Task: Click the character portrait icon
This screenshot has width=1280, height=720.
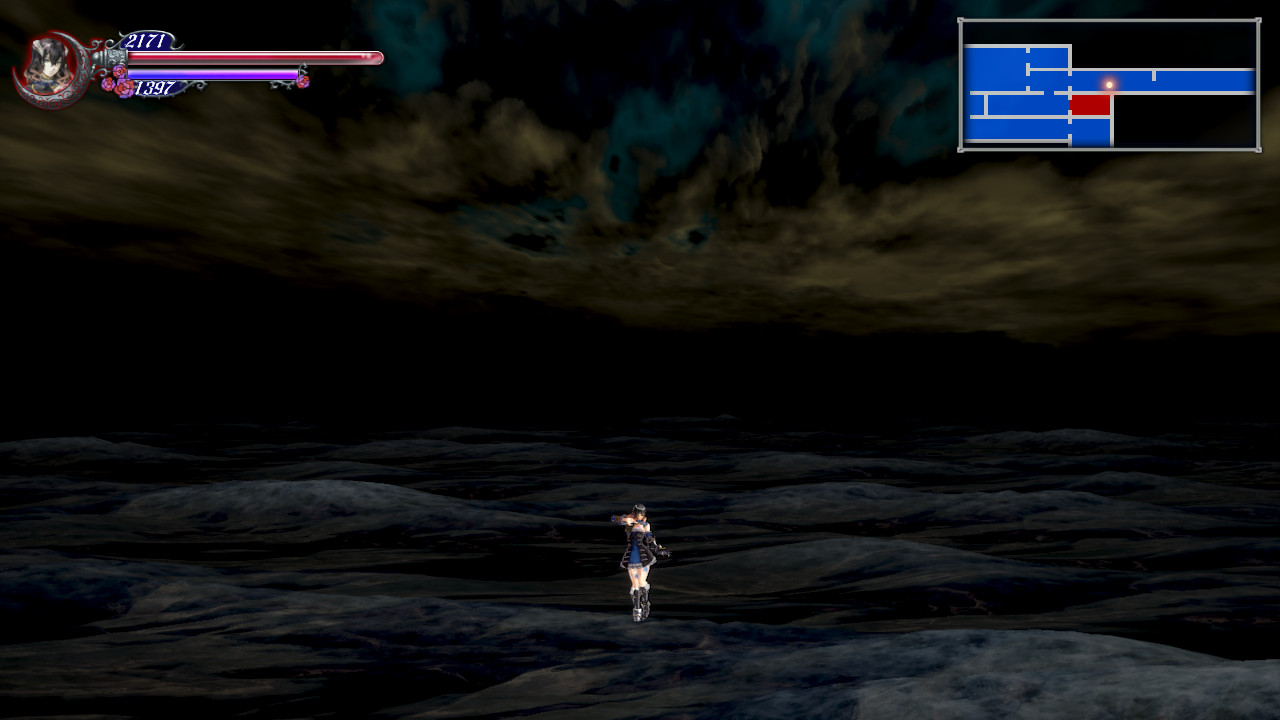Action: coord(49,68)
